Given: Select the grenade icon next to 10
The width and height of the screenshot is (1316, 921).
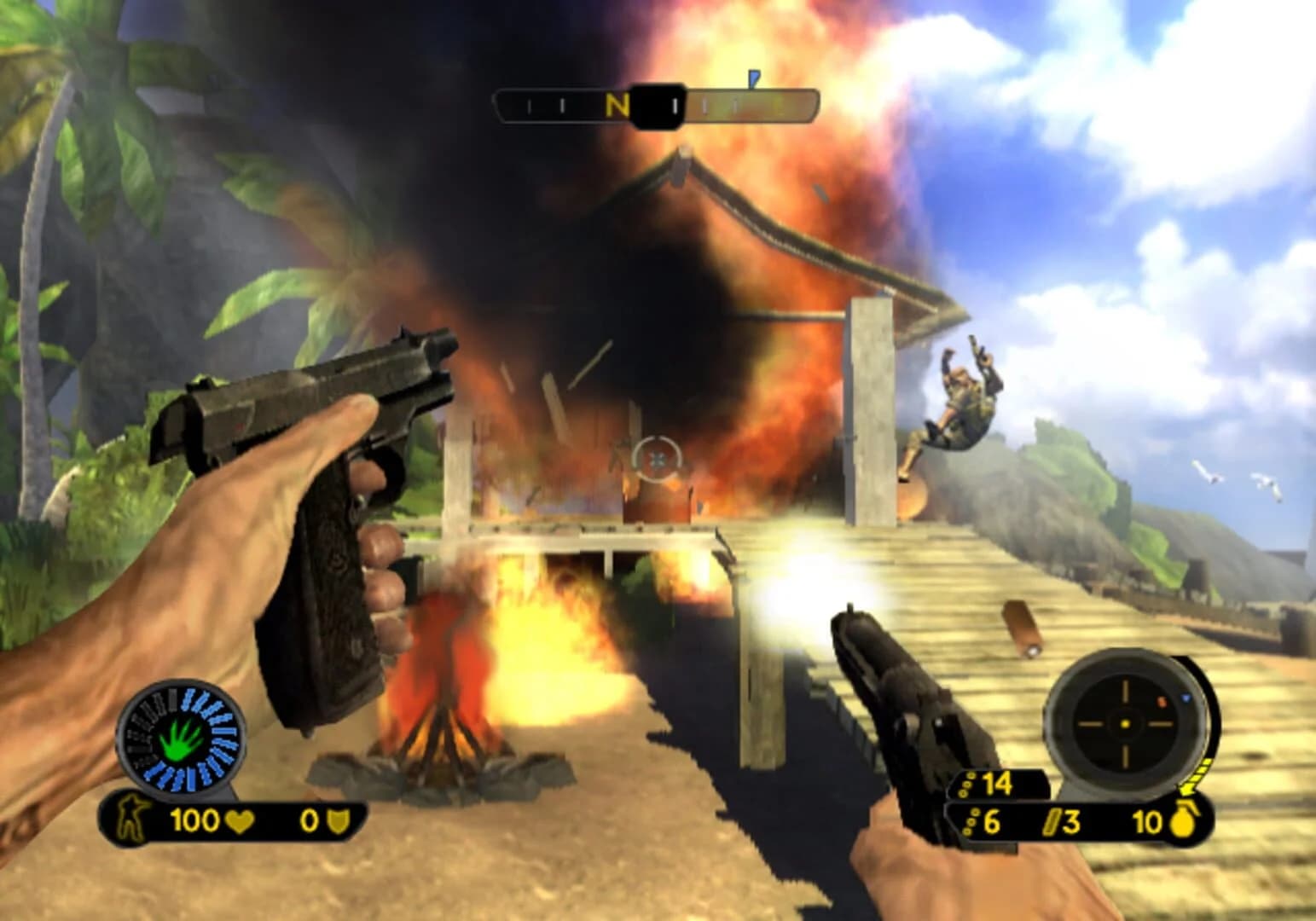Looking at the screenshot, I should pyautogui.click(x=1184, y=820).
